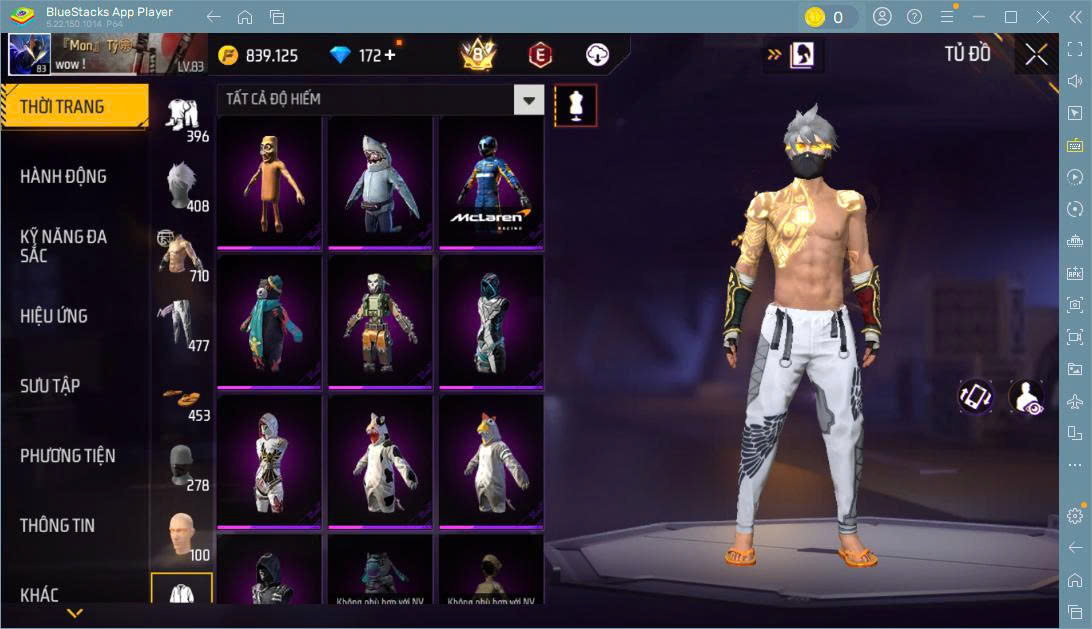Image resolution: width=1092 pixels, height=629 pixels.
Task: Maximize the BlueStacks window
Action: (x=1010, y=17)
